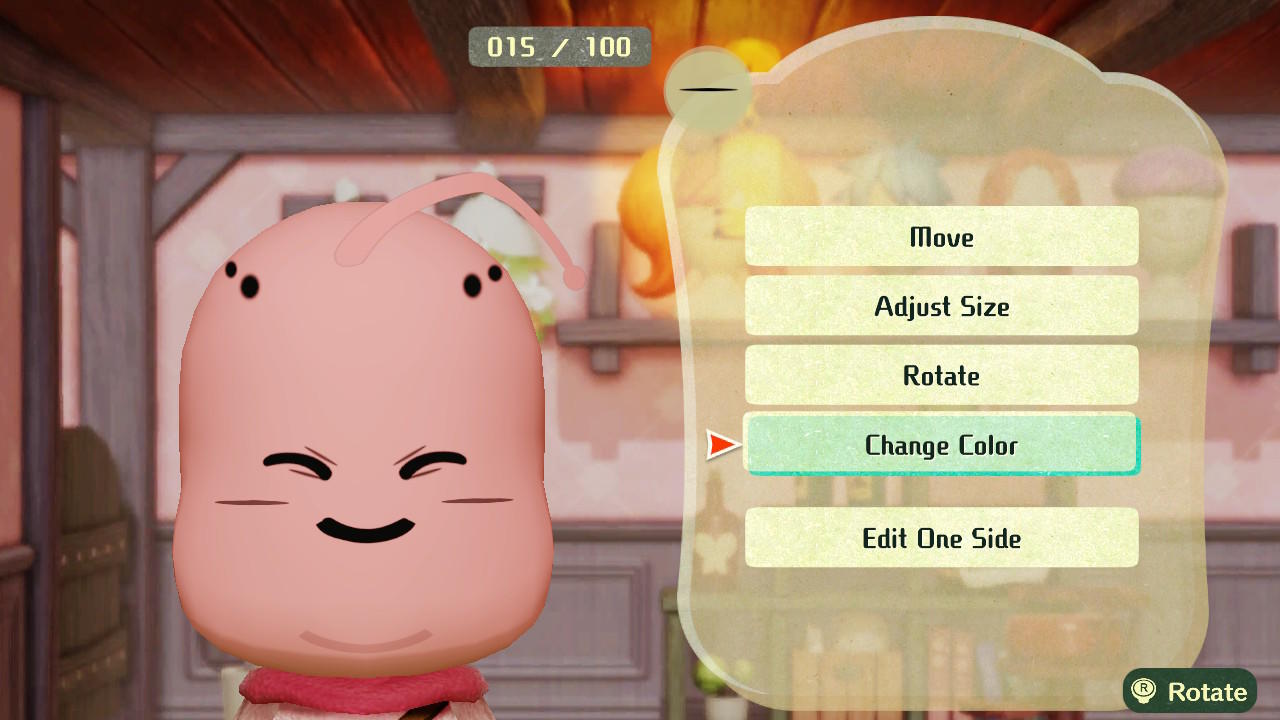Image resolution: width=1280 pixels, height=720 pixels.
Task: Choose Edit One Side
Action: point(941,538)
